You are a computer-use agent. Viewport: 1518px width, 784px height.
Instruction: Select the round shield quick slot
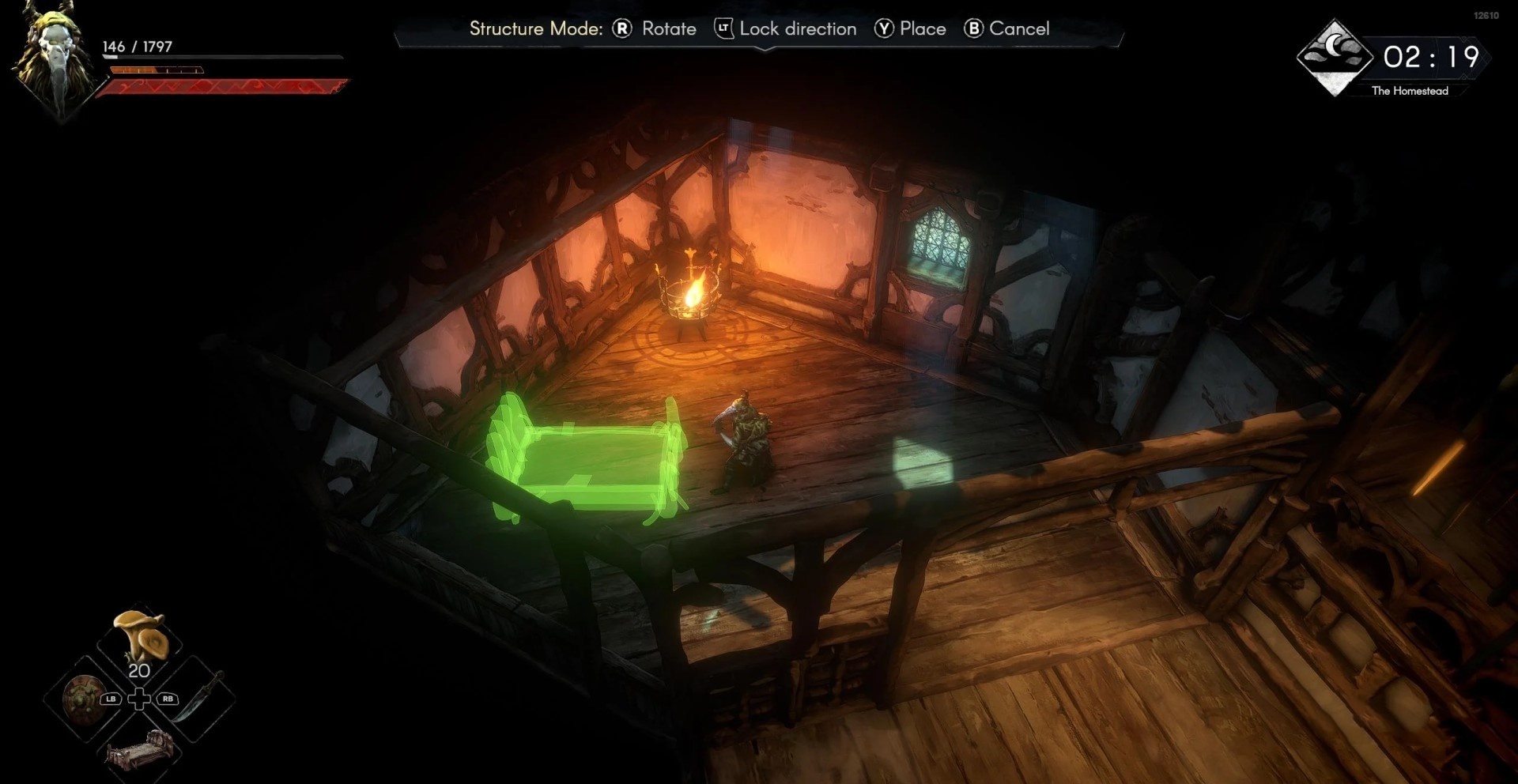tap(81, 699)
